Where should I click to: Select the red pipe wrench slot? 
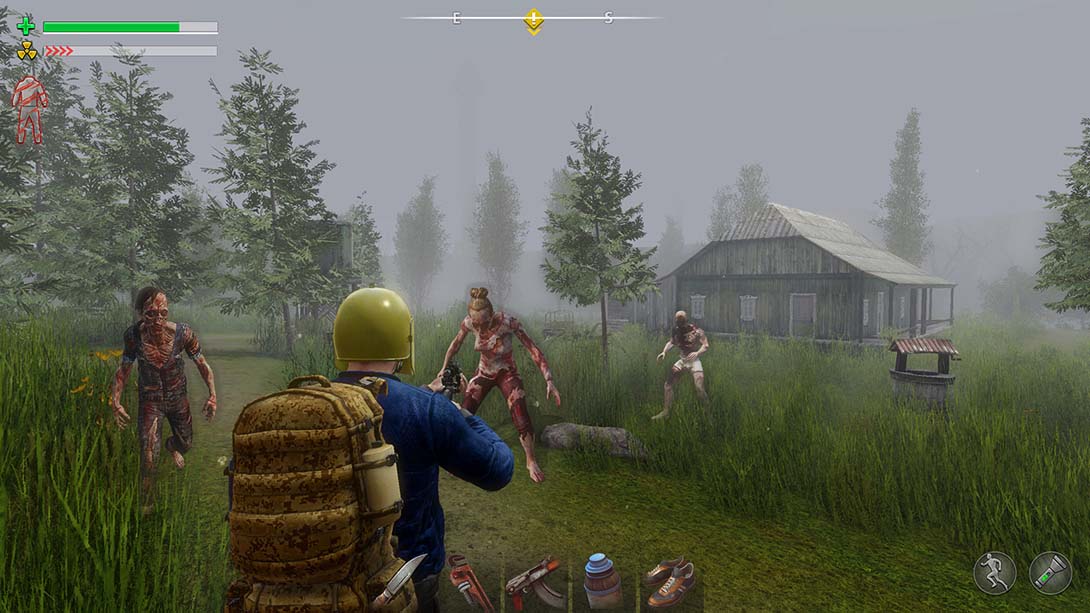tap(469, 581)
